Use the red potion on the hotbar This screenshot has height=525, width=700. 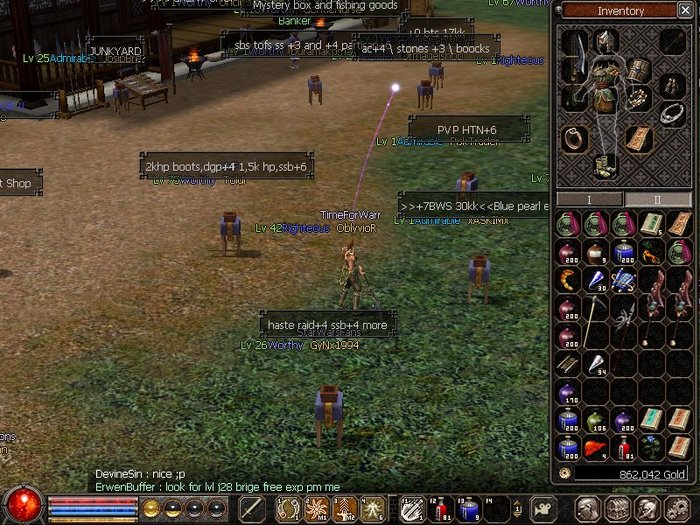coord(439,509)
